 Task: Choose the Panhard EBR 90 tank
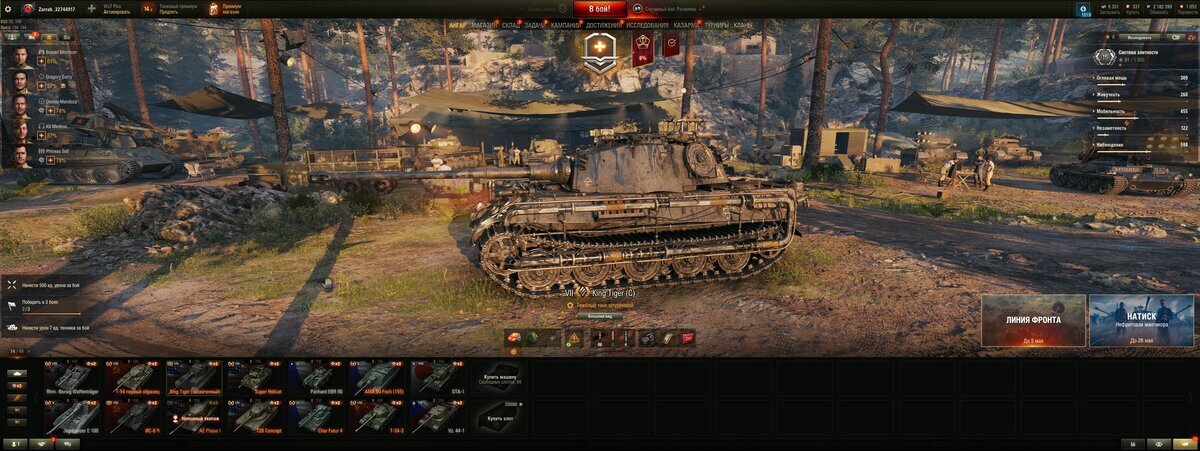(317, 378)
